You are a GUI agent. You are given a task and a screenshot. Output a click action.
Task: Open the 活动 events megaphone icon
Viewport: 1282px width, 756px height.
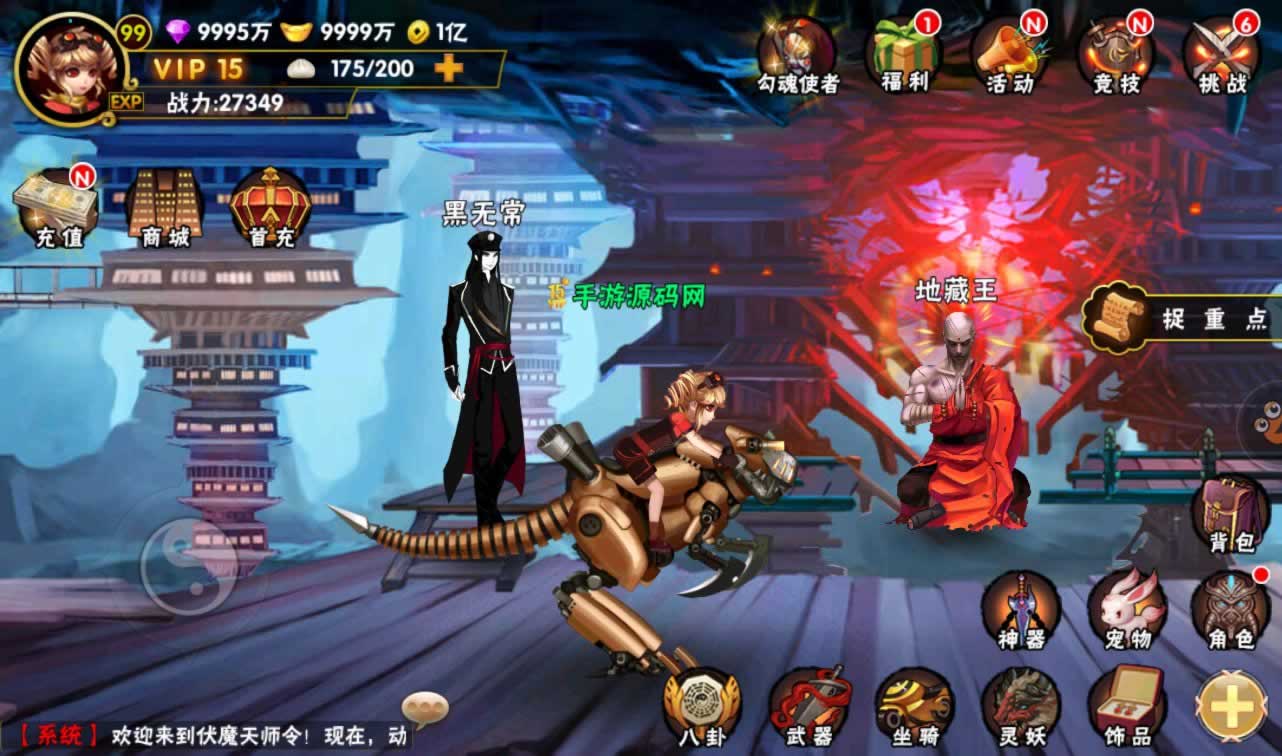click(x=1010, y=56)
